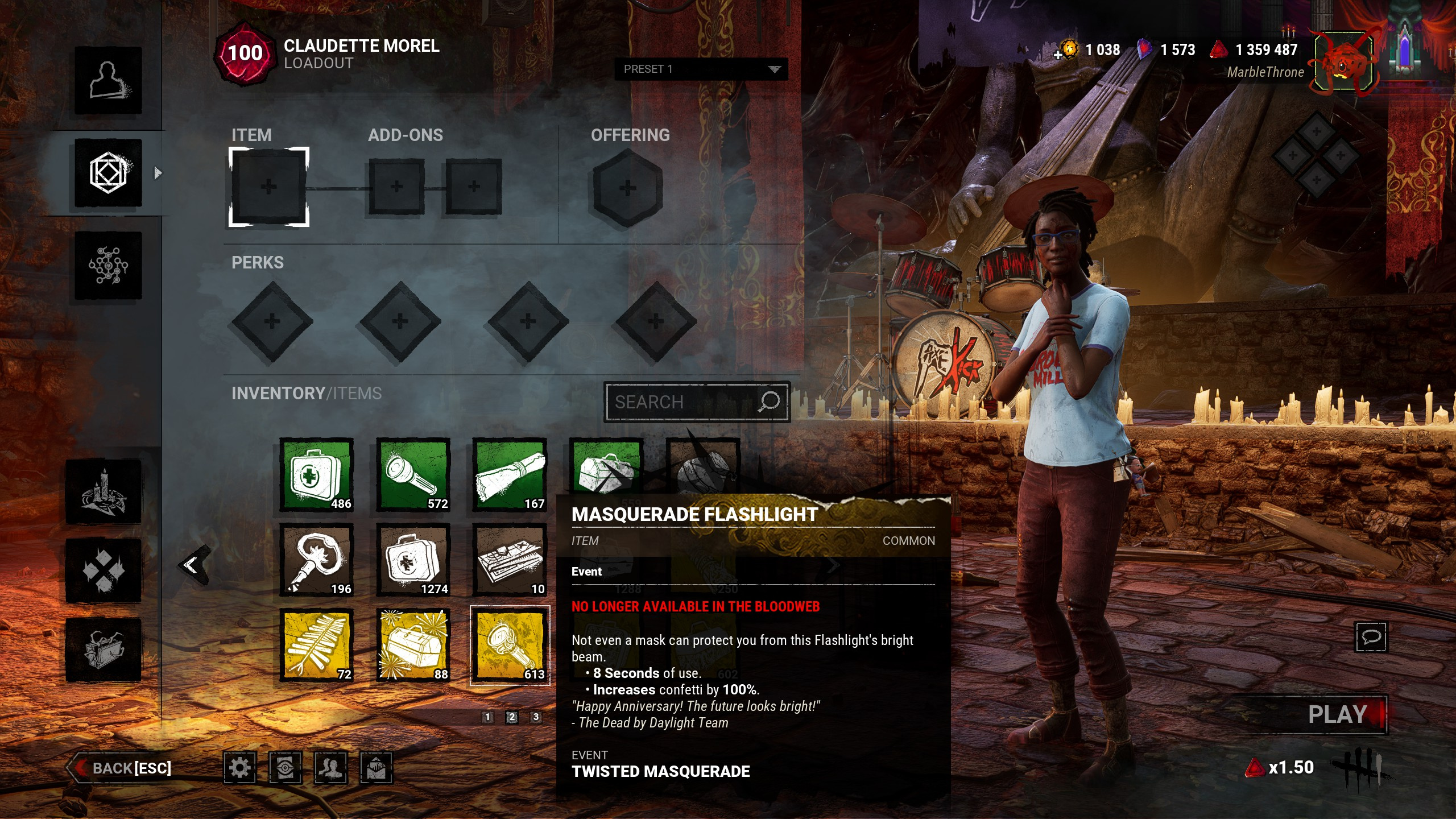This screenshot has width=1456, height=819.
Task: Pick the green flashlight with 572 count
Action: click(413, 475)
